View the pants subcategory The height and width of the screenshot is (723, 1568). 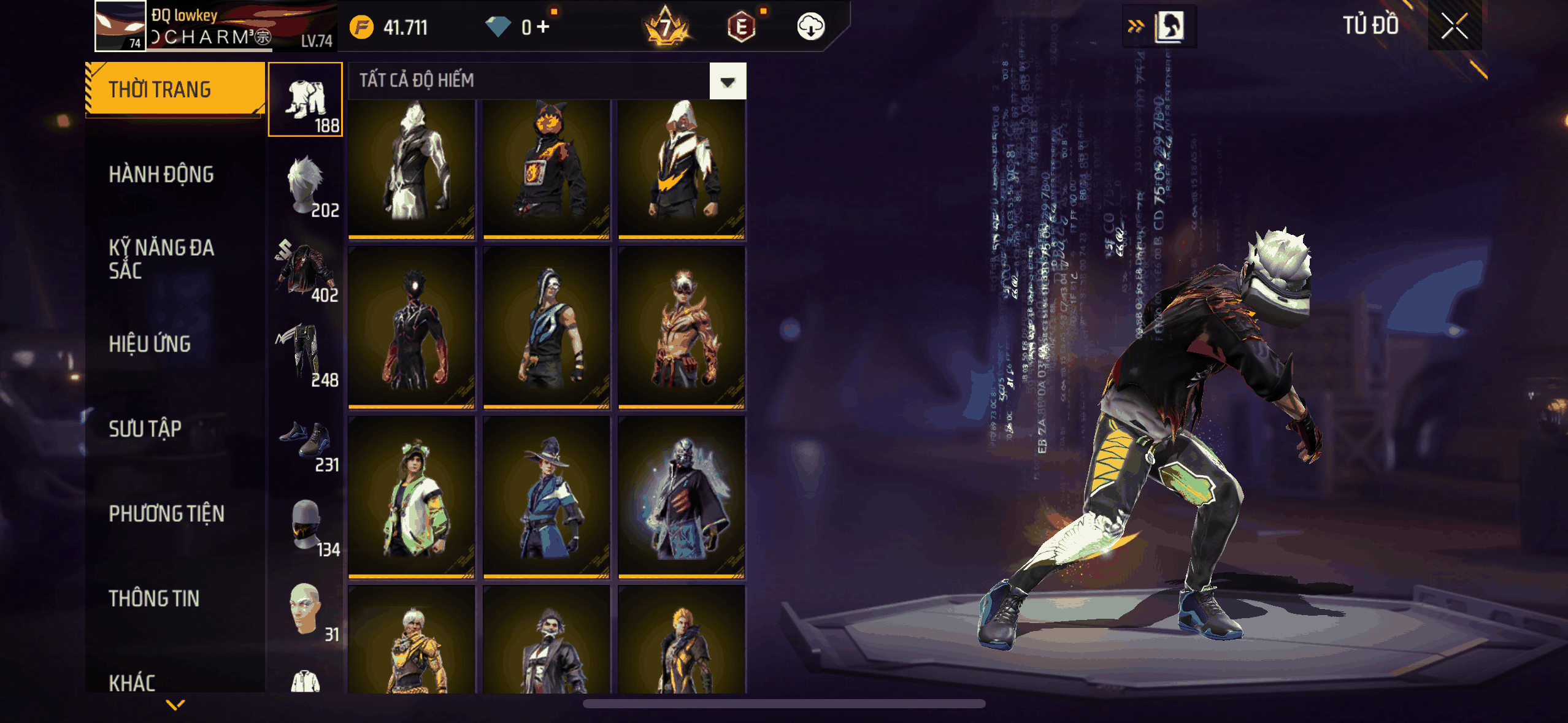306,354
